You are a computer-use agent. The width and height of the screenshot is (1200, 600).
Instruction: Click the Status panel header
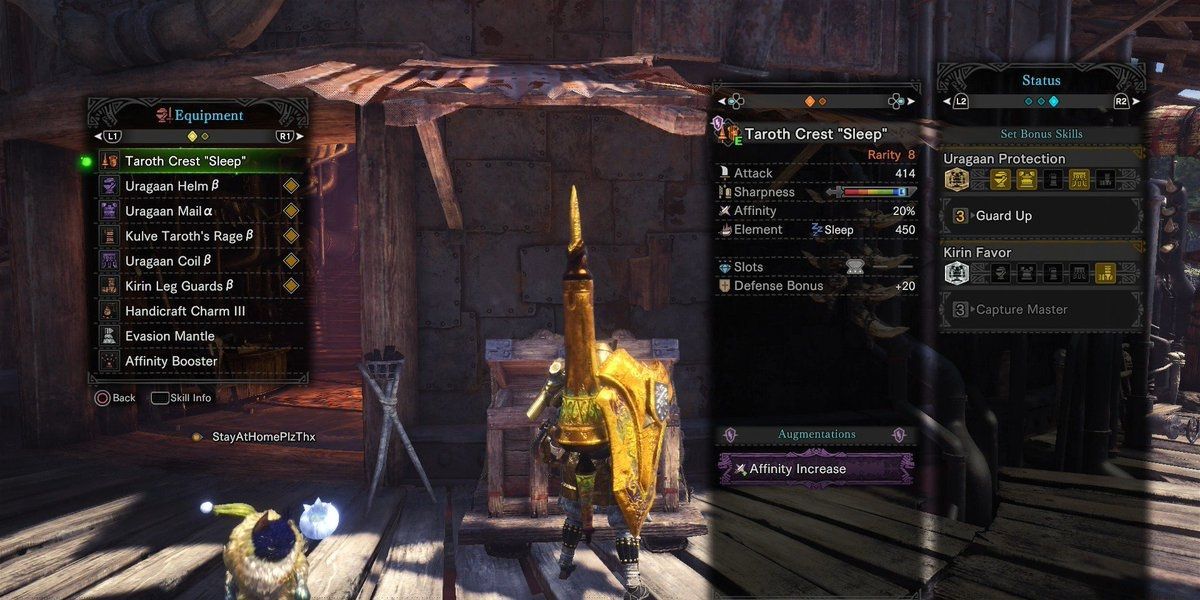[x=1041, y=81]
